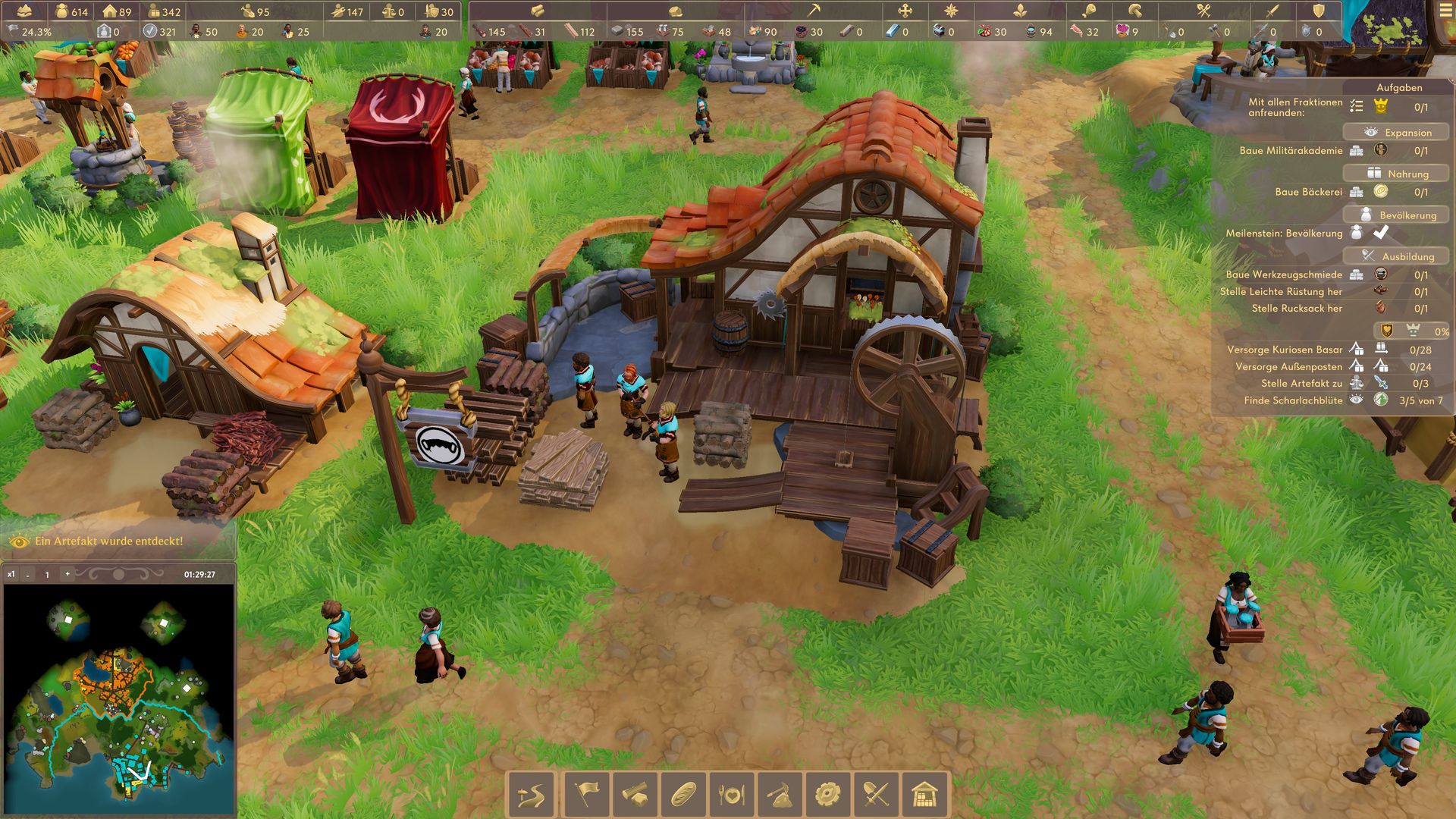Select the 'Finde Scharlachblüte' task

point(1293,400)
